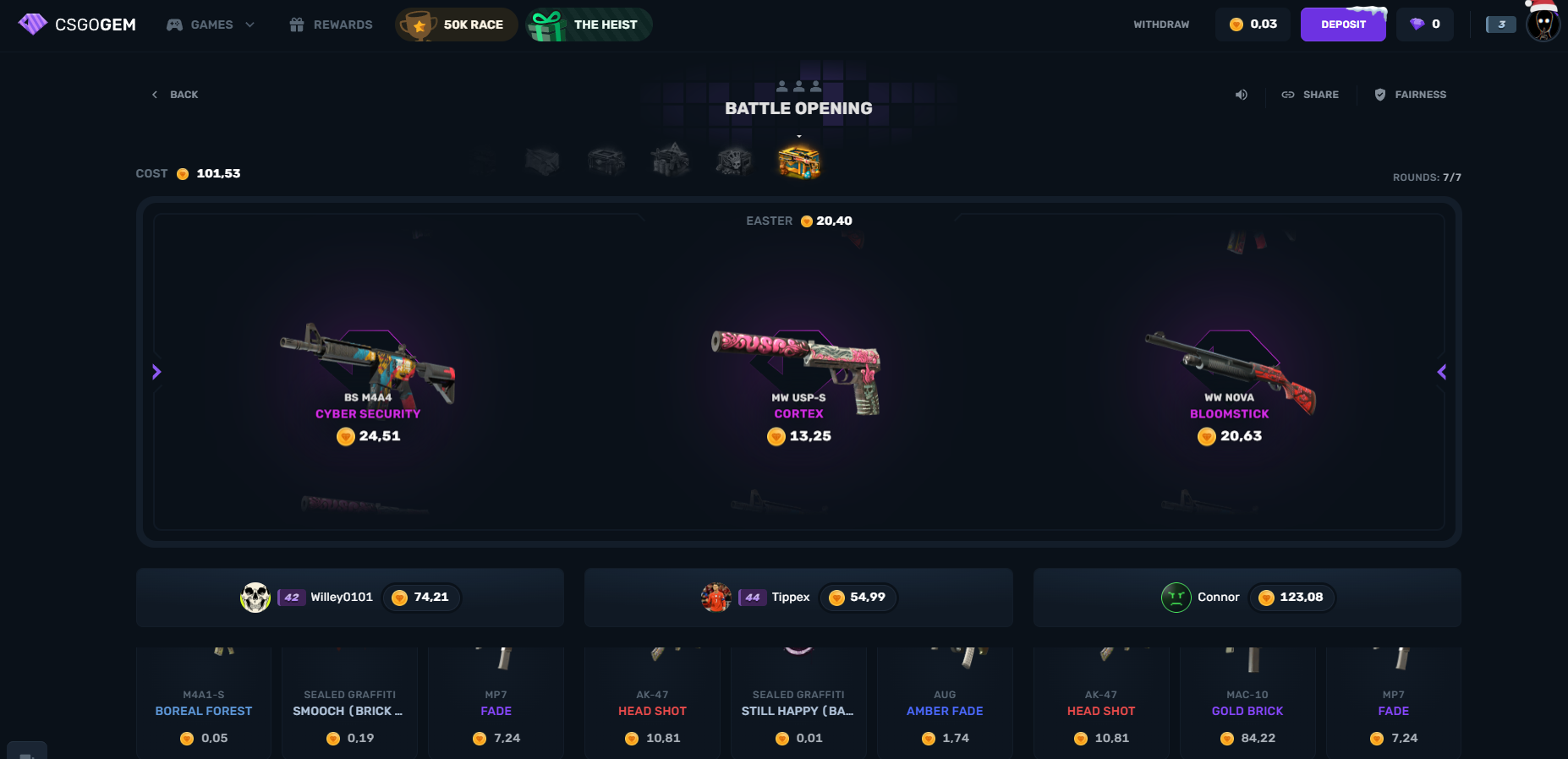The image size is (1568, 759).
Task: Mute the battle sounds with the speaker icon
Action: [x=1241, y=95]
